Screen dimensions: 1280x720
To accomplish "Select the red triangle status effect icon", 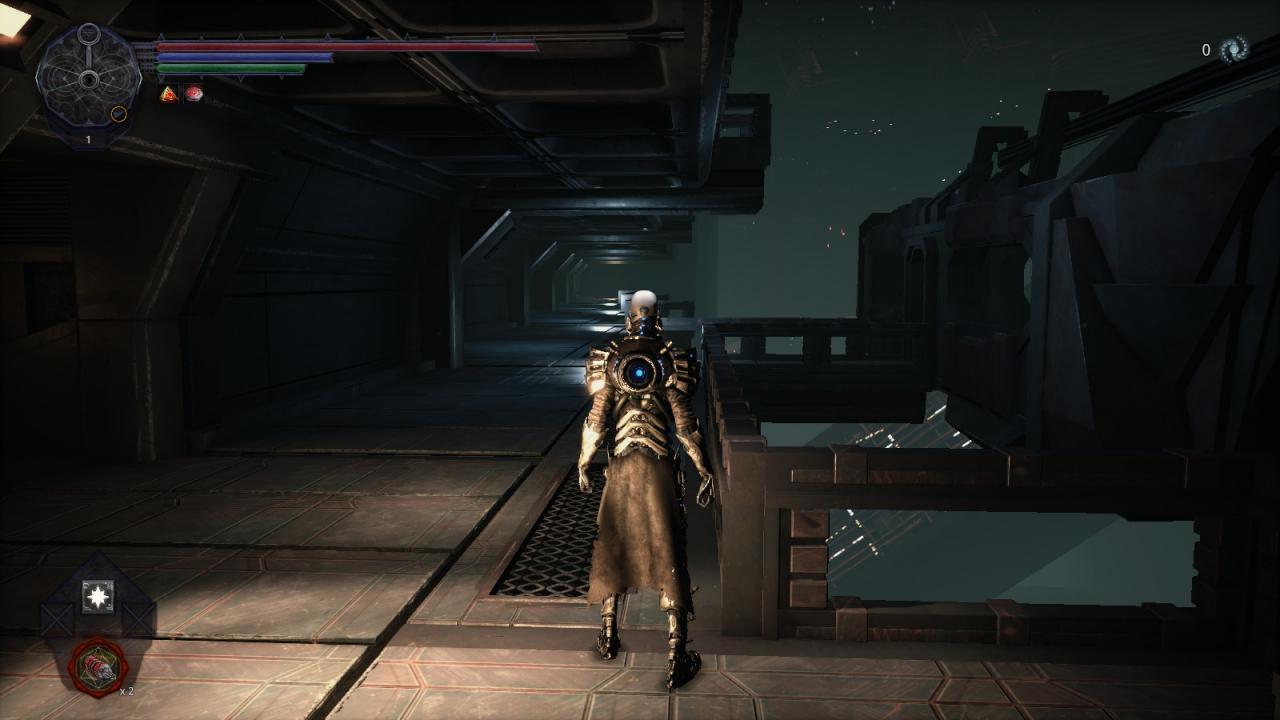I will pos(168,93).
